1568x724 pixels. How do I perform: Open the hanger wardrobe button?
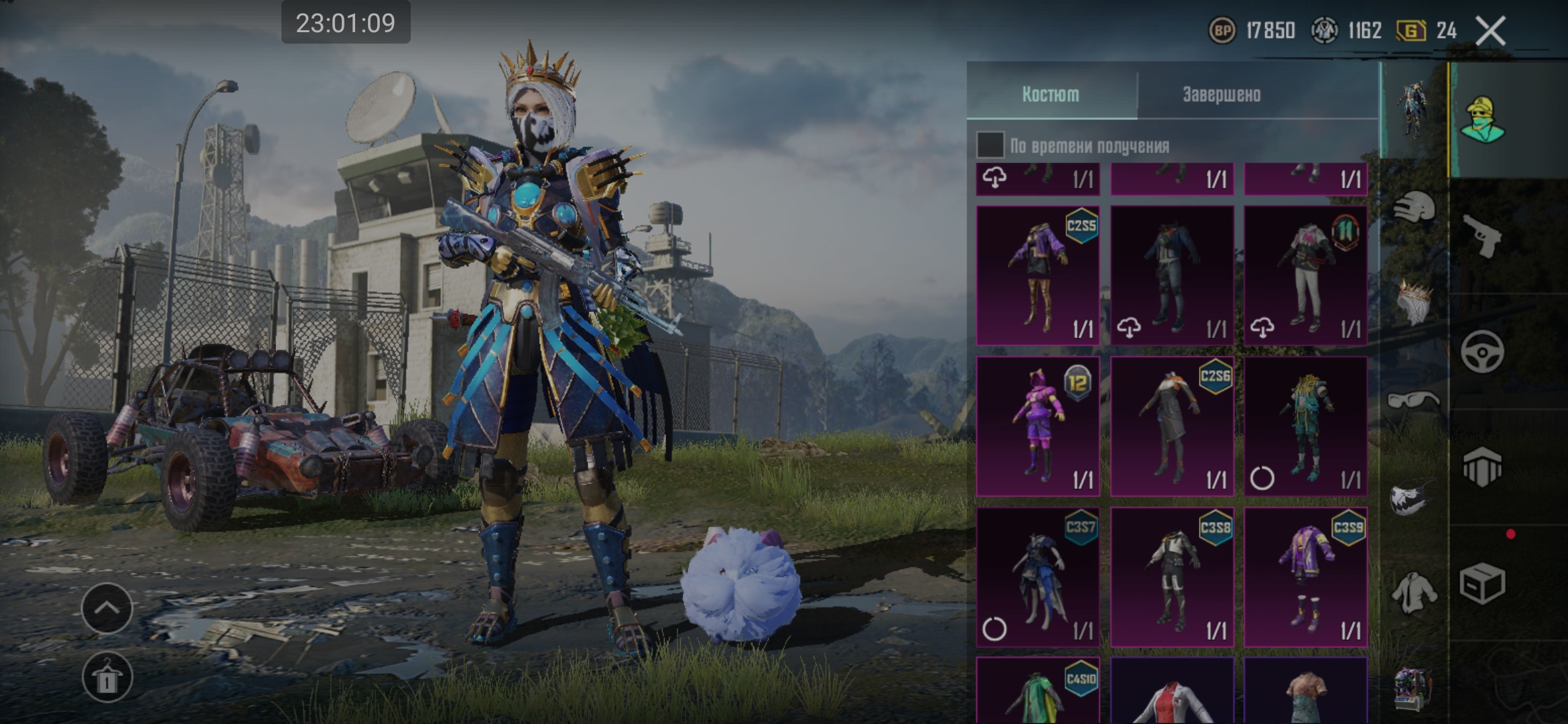coord(107,678)
